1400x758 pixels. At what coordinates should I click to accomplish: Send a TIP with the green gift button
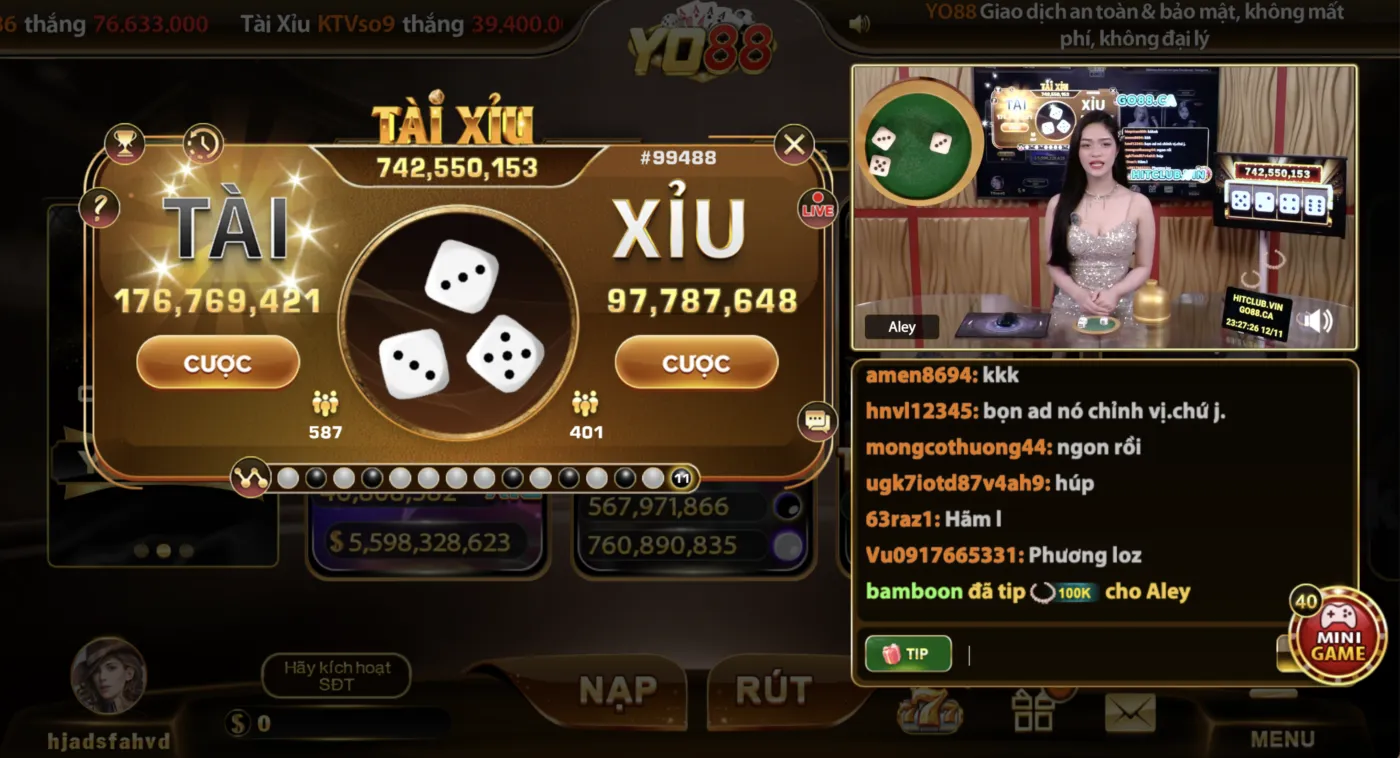click(907, 654)
